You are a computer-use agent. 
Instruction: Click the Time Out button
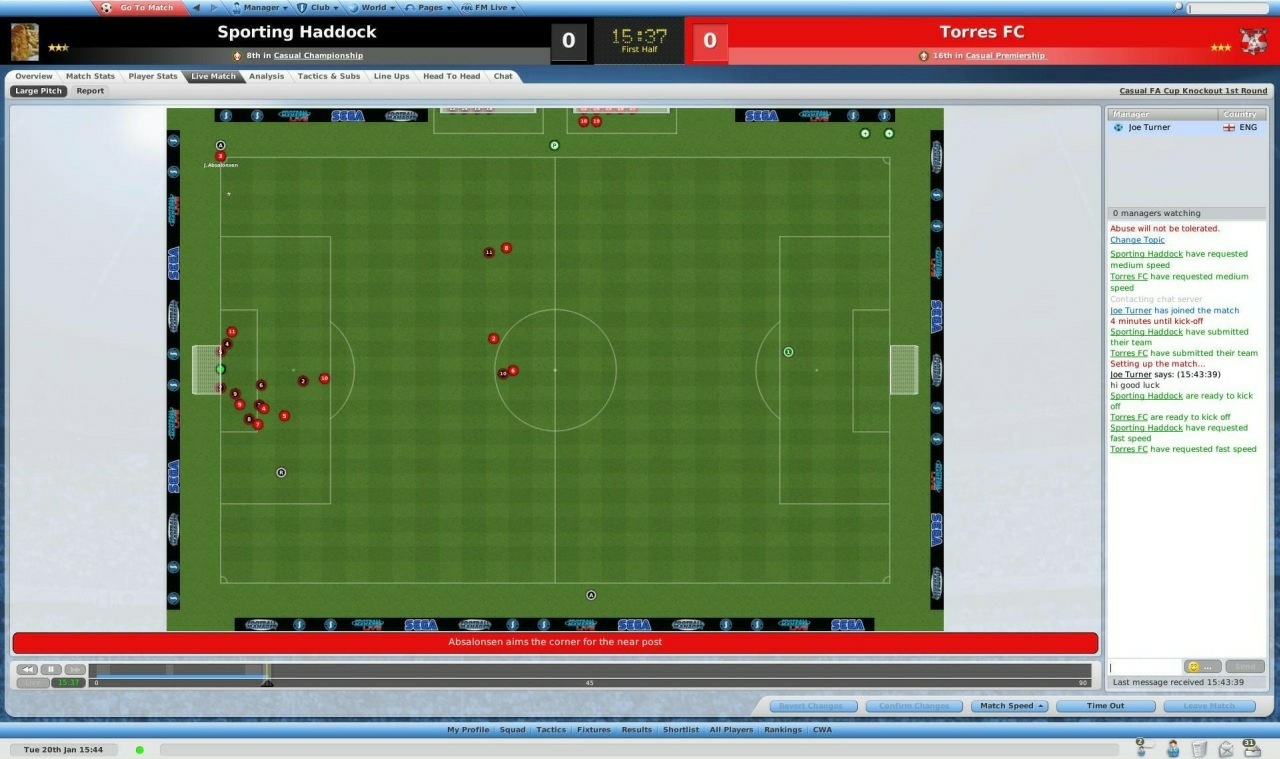1104,705
